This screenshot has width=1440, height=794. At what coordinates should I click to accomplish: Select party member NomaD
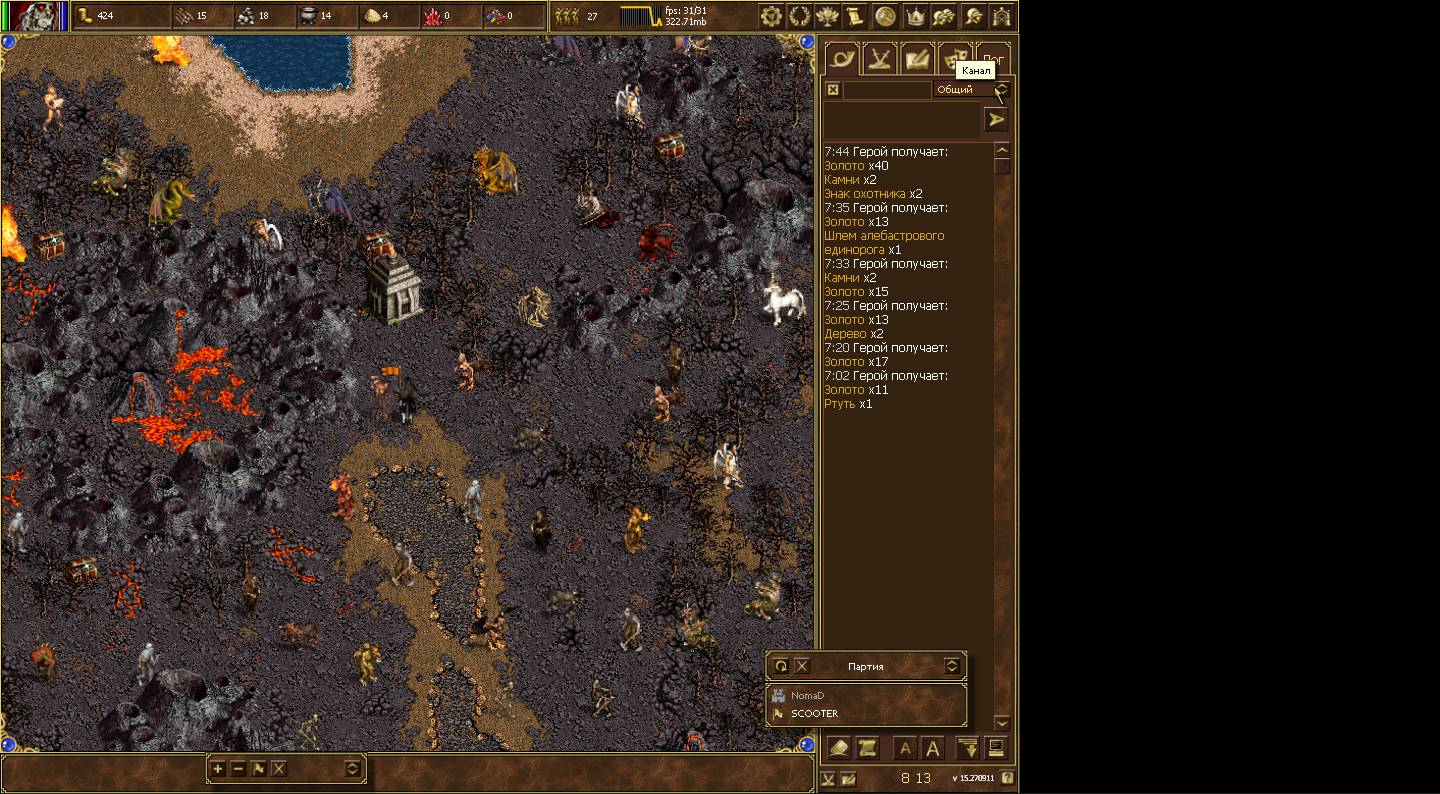pyautogui.click(x=807, y=696)
